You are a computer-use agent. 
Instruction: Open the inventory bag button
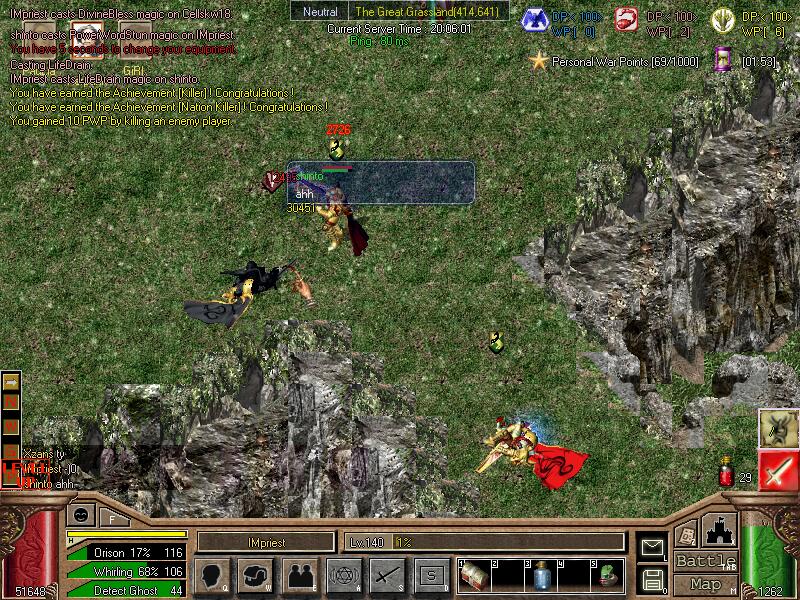coord(256,574)
